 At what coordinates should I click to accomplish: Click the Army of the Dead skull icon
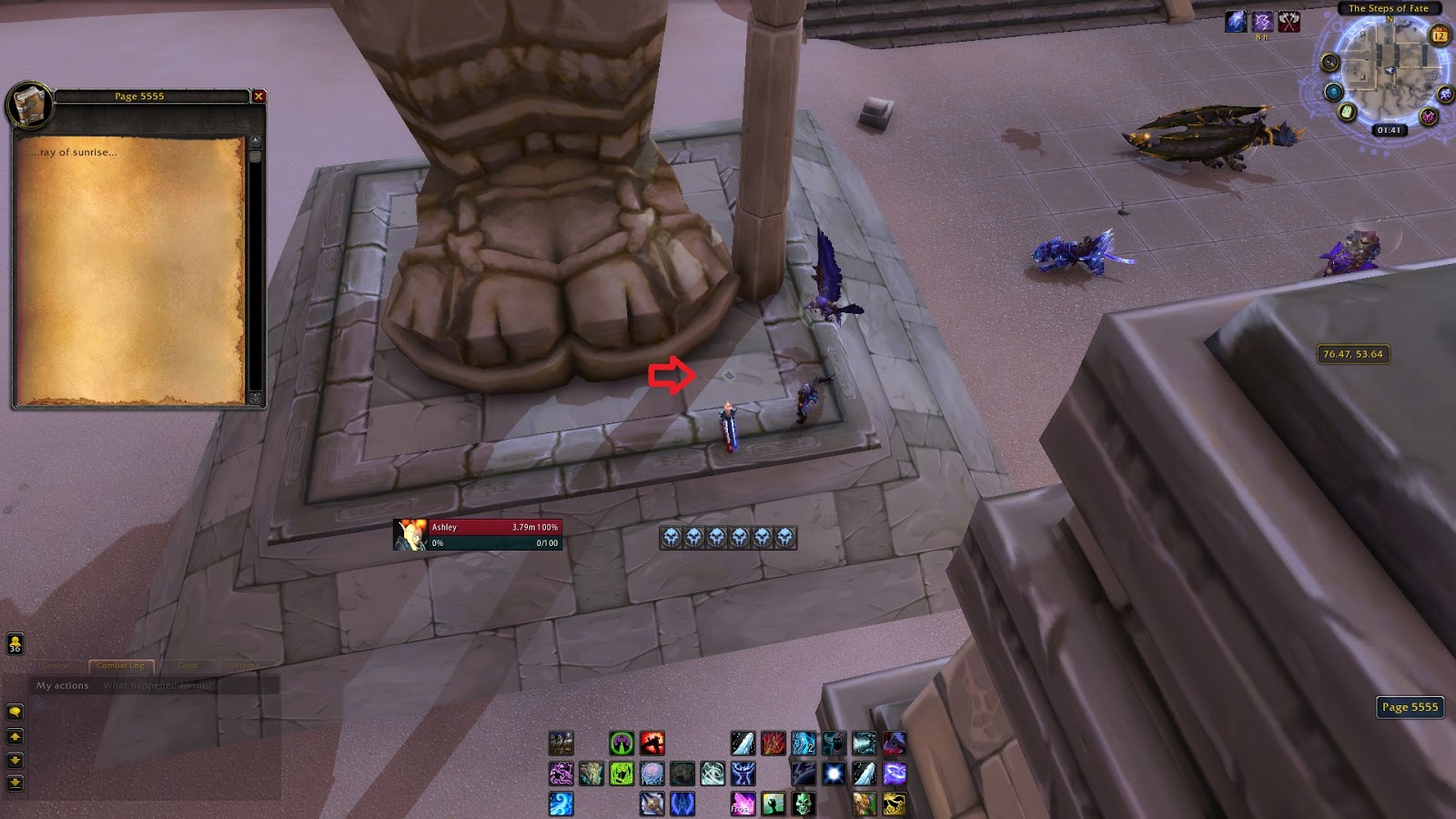coord(802,804)
